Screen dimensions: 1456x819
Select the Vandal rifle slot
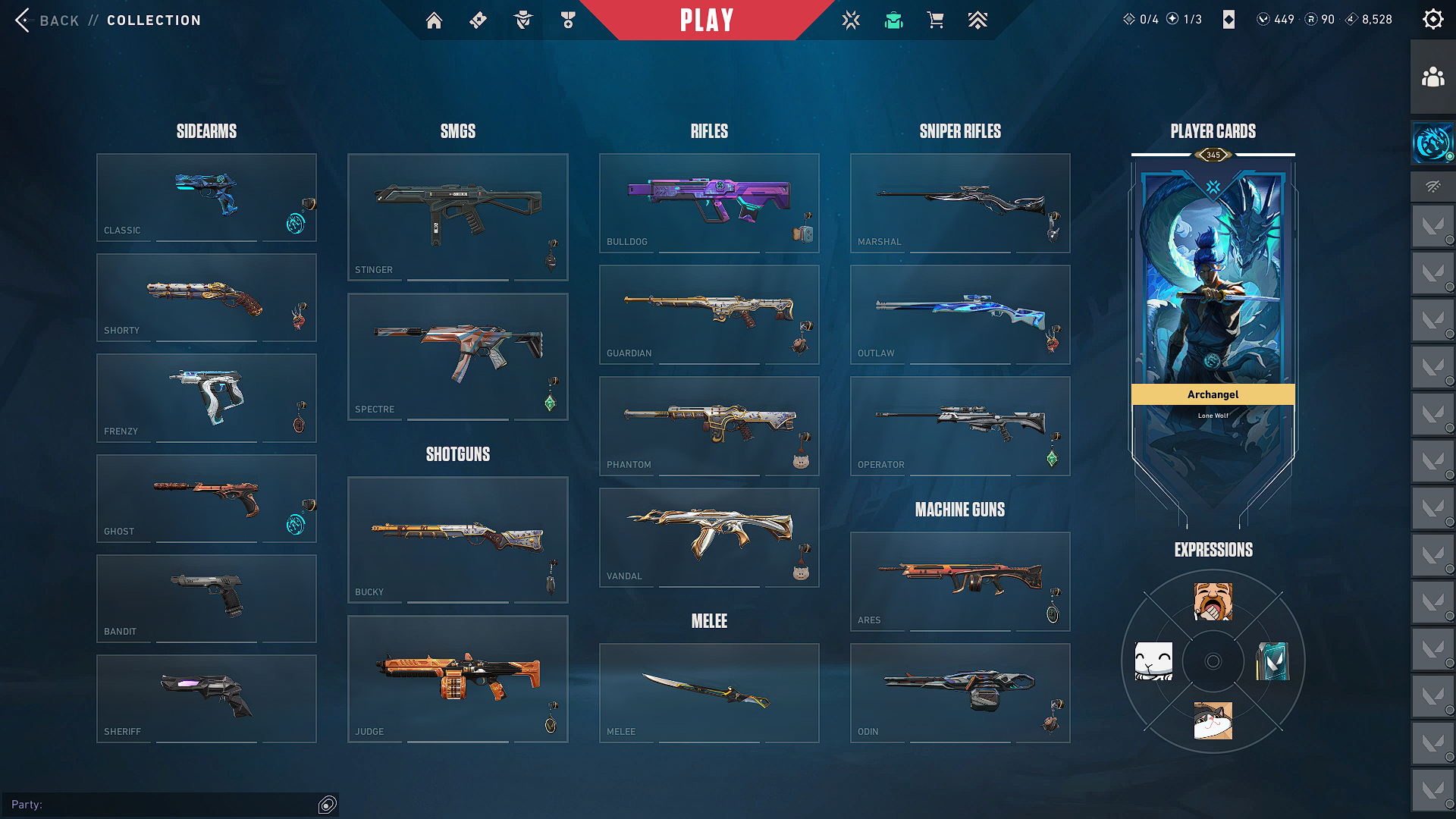tap(709, 537)
